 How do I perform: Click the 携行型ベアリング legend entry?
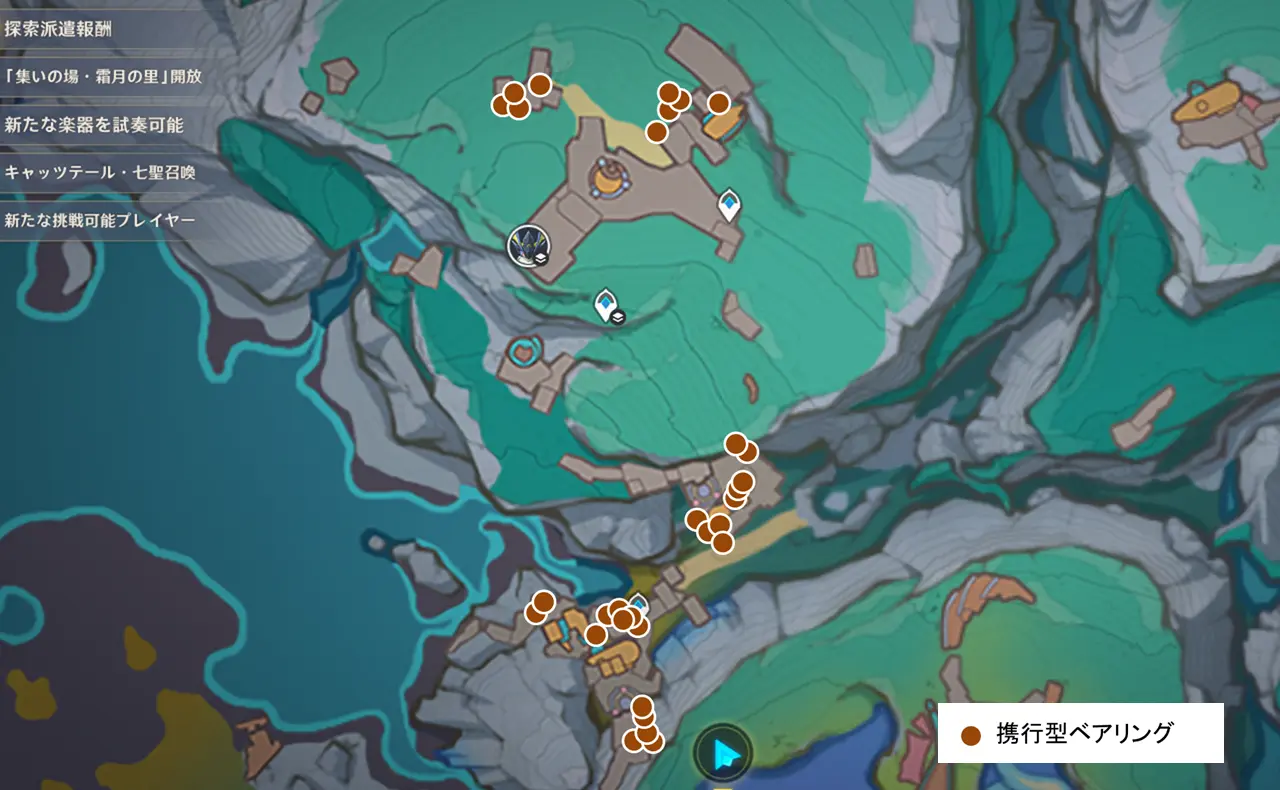pyautogui.click(x=1080, y=734)
